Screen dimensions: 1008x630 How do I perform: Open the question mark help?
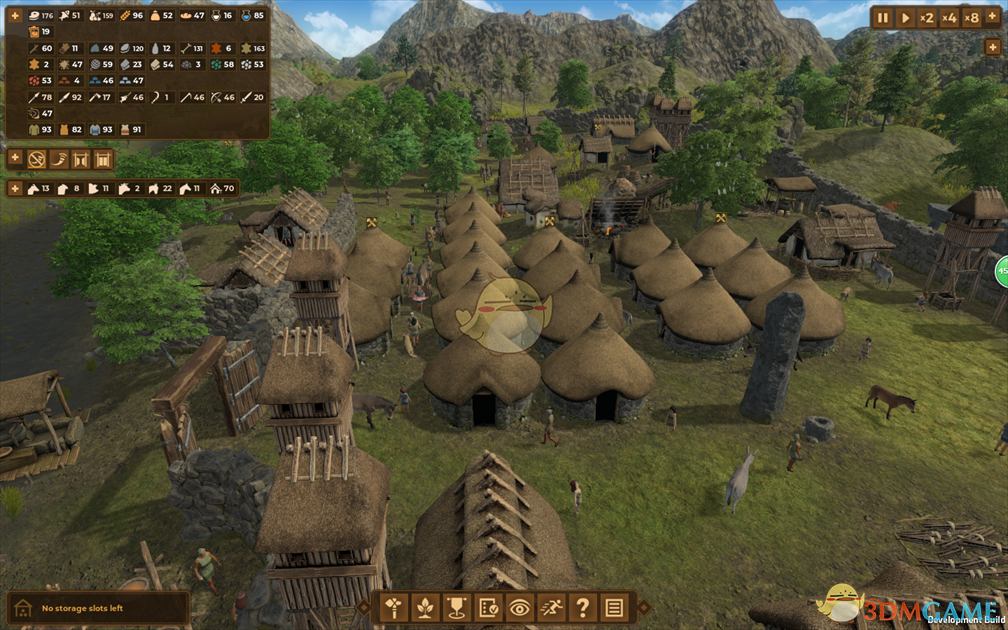coord(582,606)
